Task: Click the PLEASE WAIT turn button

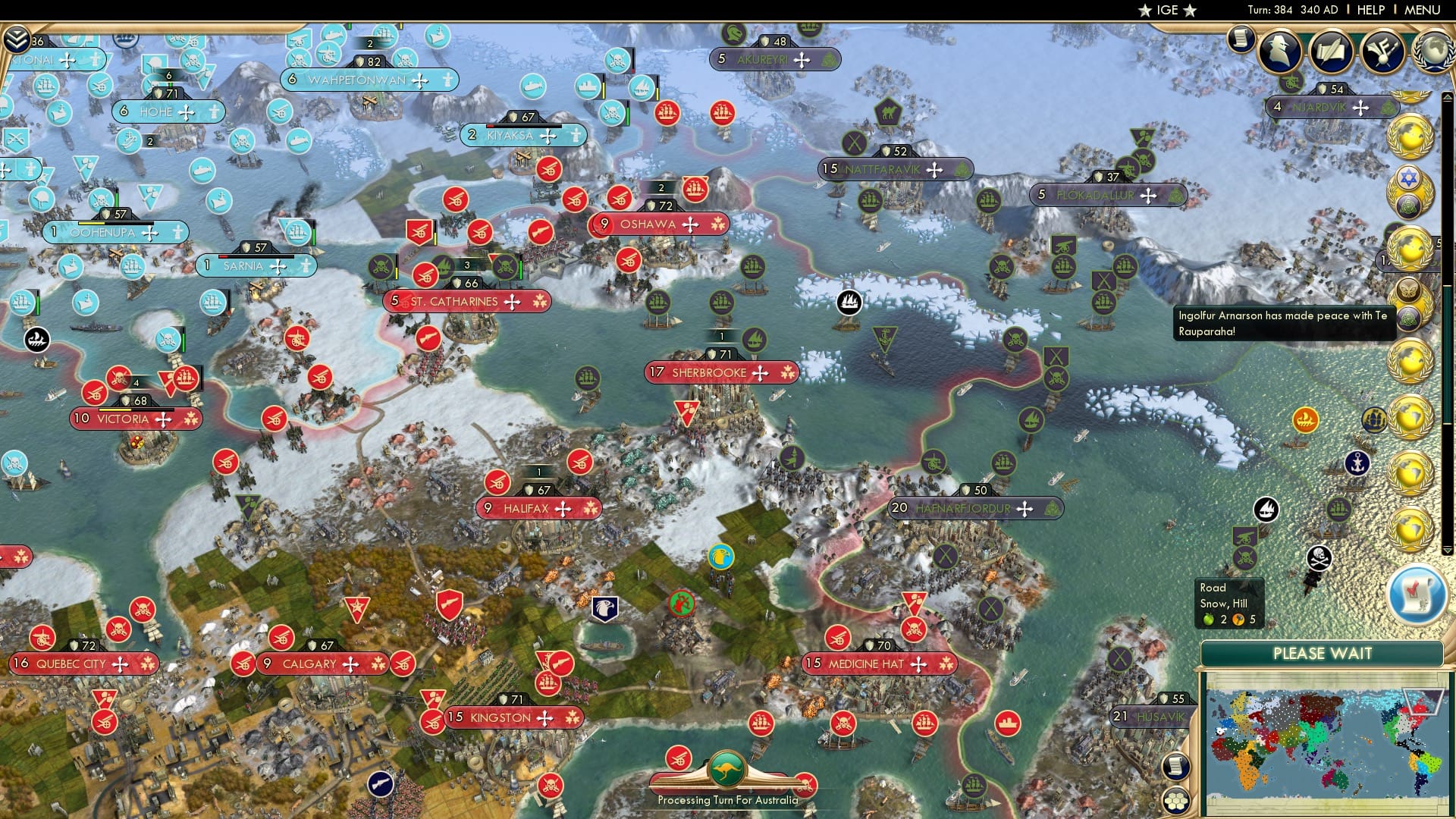Action: pyautogui.click(x=1323, y=653)
